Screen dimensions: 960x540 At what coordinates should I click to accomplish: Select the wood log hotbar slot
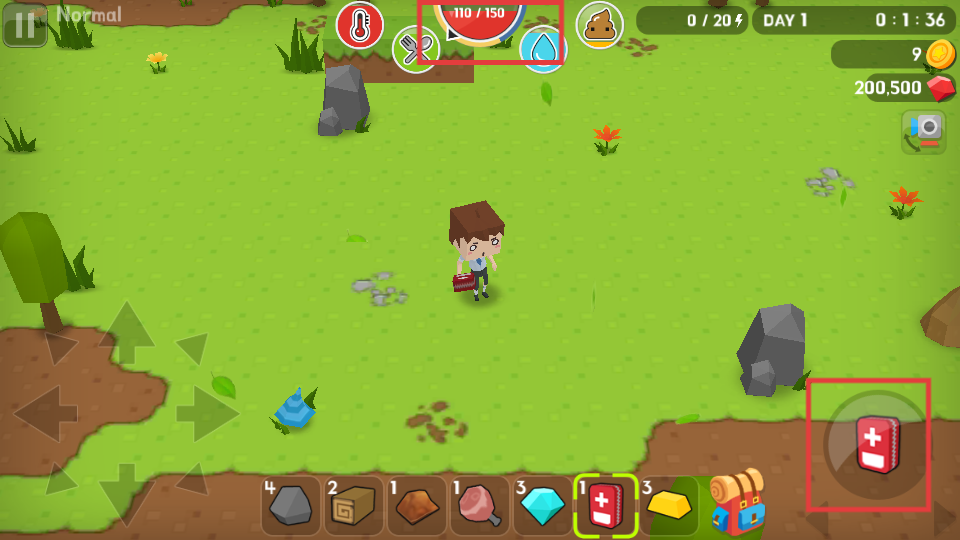354,505
